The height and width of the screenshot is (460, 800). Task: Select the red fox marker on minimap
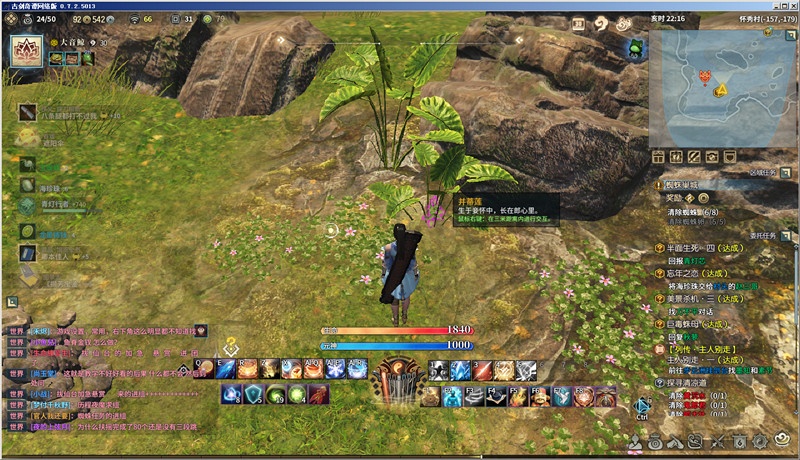click(x=707, y=76)
